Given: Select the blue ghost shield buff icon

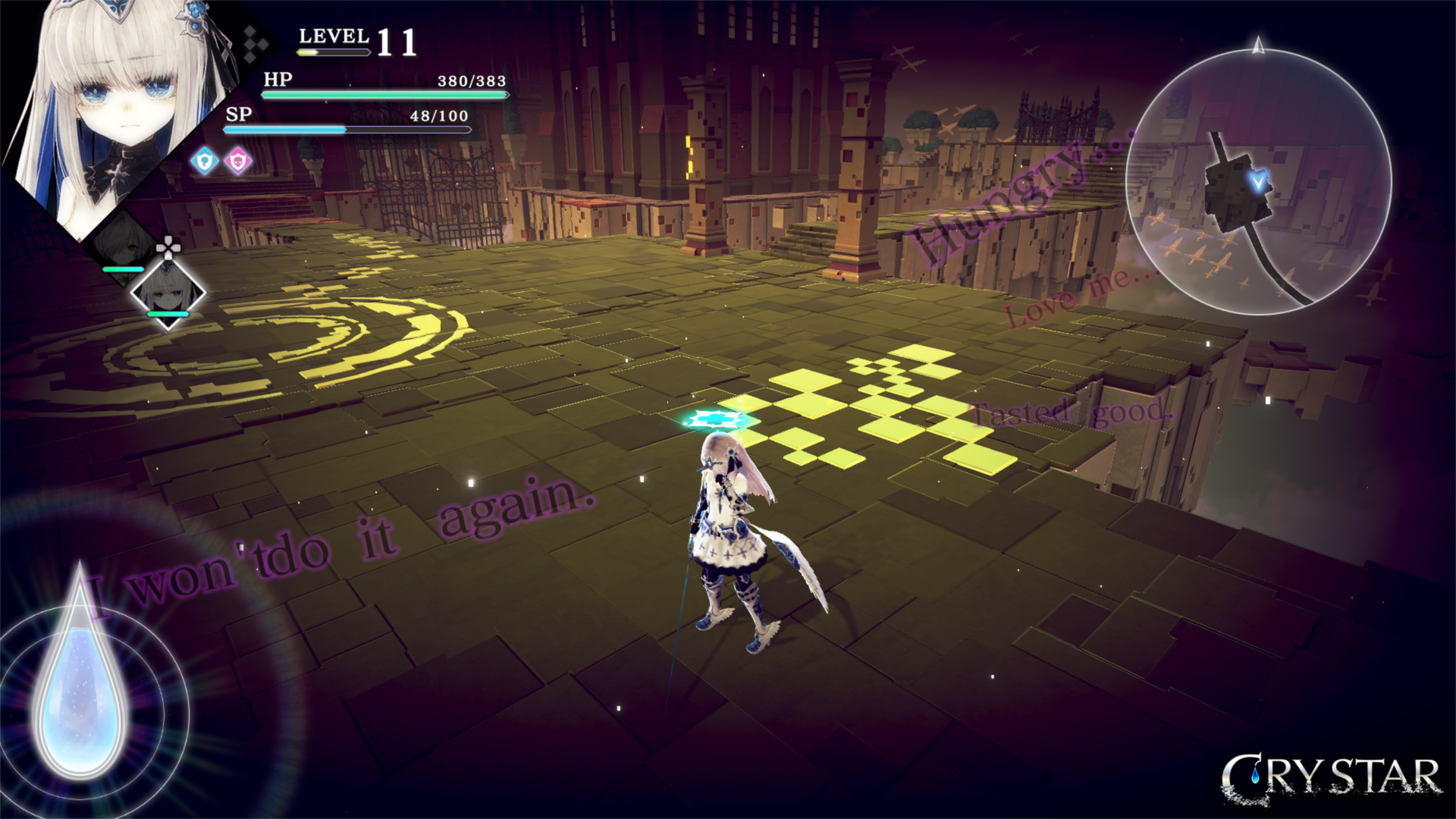Looking at the screenshot, I should click(203, 161).
